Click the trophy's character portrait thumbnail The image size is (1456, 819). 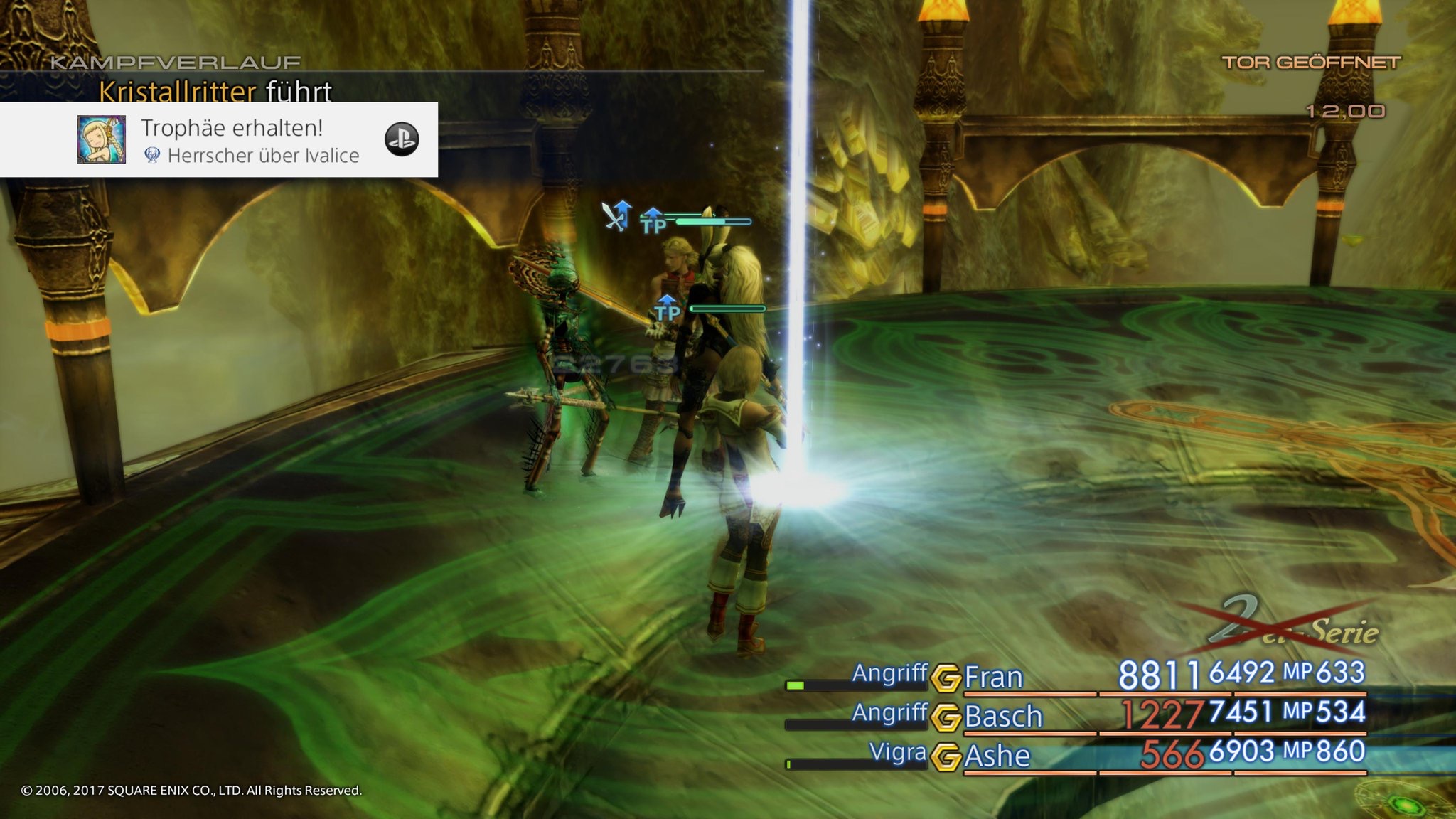(102, 140)
